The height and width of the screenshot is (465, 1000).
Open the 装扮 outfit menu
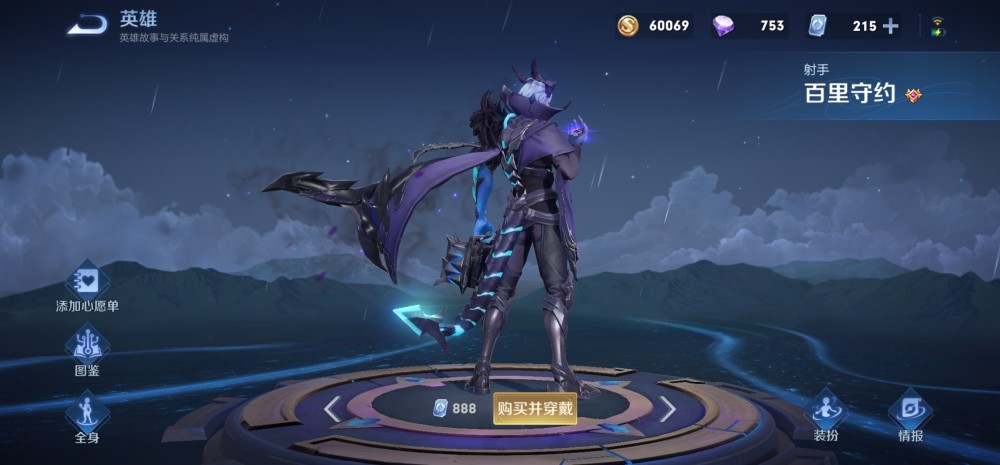pyautogui.click(x=825, y=415)
